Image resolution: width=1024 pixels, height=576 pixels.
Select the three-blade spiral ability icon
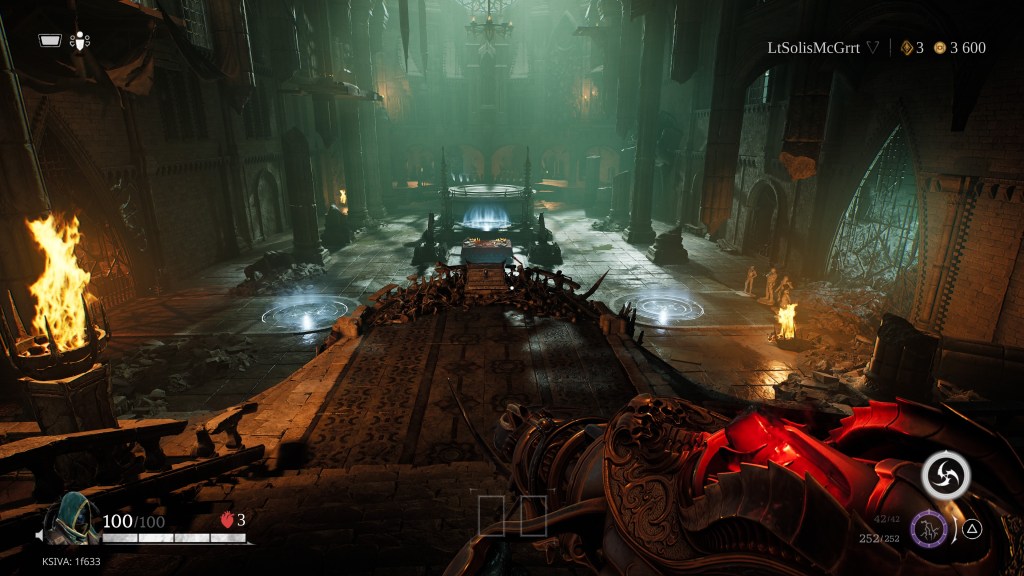(x=944, y=474)
